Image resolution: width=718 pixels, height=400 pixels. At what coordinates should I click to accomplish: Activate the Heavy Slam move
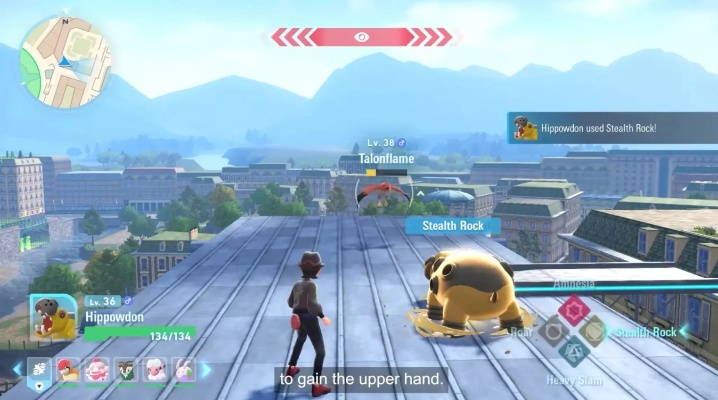point(573,352)
